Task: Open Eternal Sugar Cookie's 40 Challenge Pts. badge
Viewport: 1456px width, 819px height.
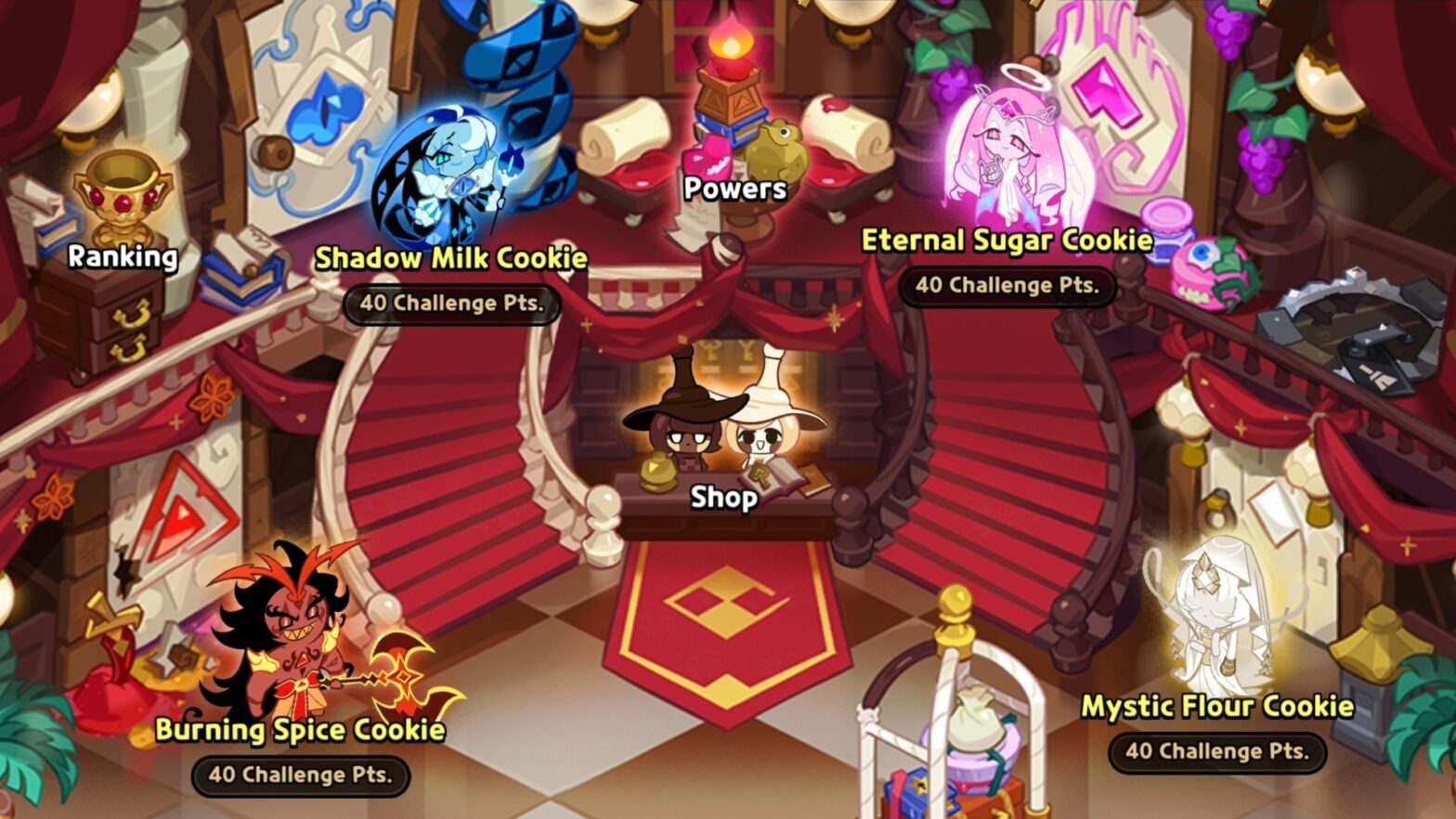Action: 1006,287
